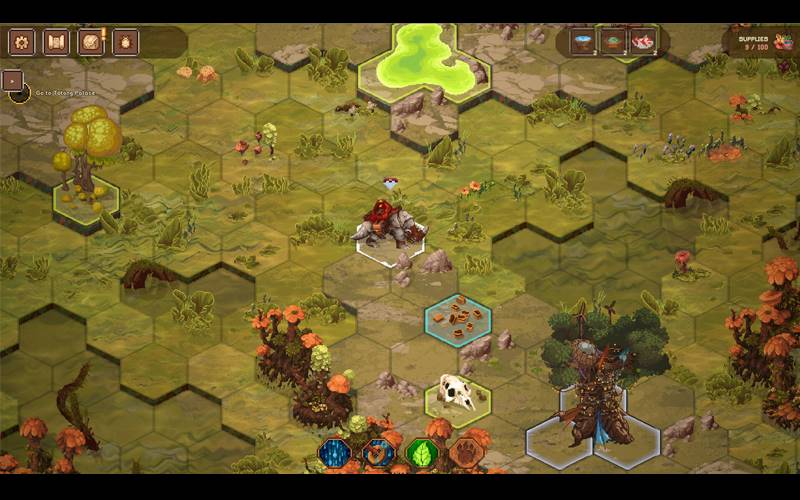Image resolution: width=800 pixels, height=500 pixels.
Task: Open the scroll map button
Action: [x=56, y=42]
